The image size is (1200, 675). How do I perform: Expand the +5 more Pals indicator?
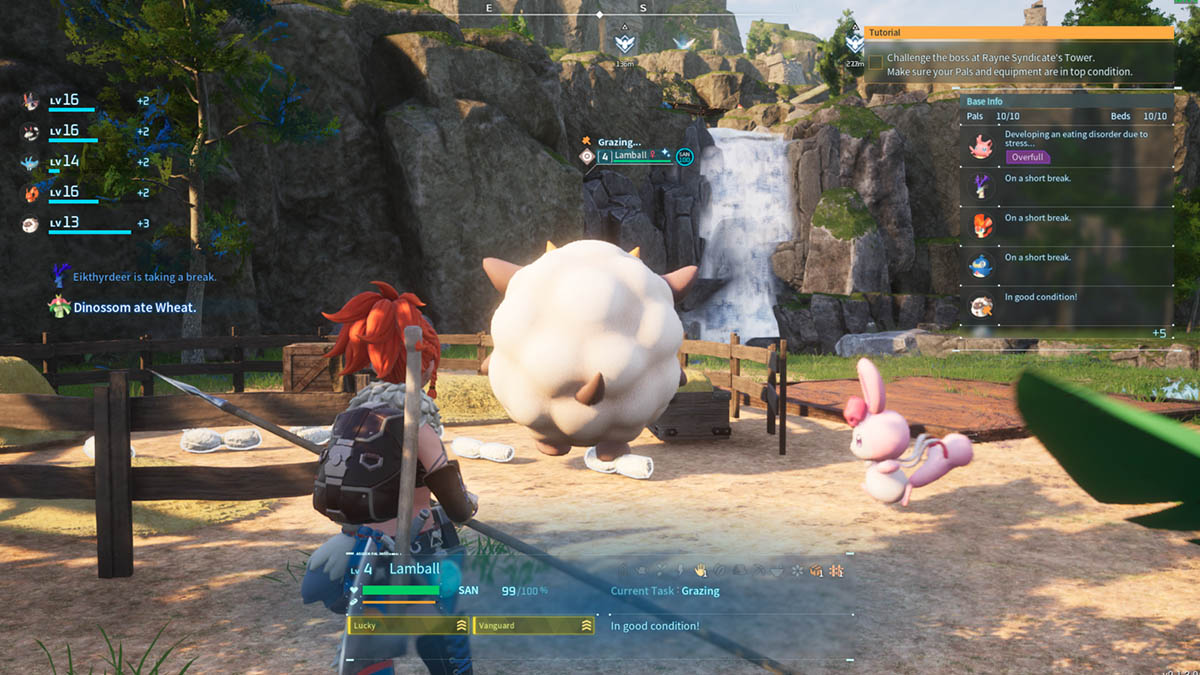(1158, 333)
